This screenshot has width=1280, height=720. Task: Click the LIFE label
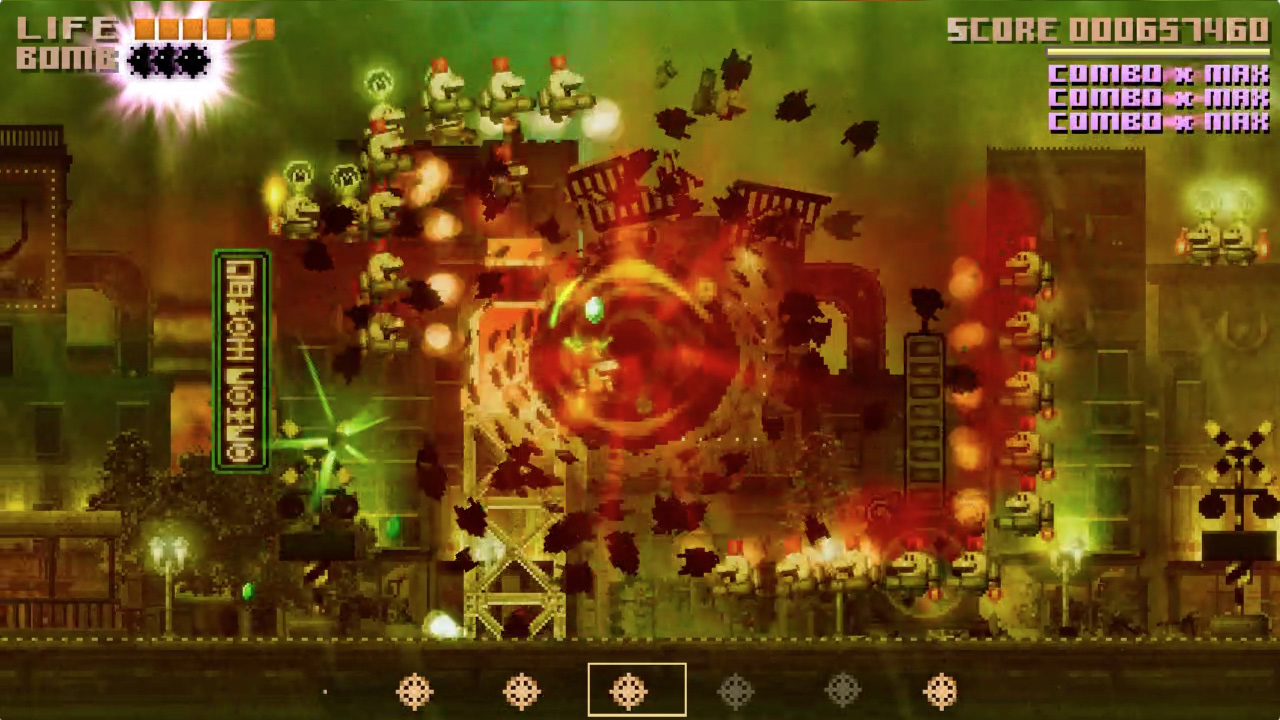[x=70, y=28]
